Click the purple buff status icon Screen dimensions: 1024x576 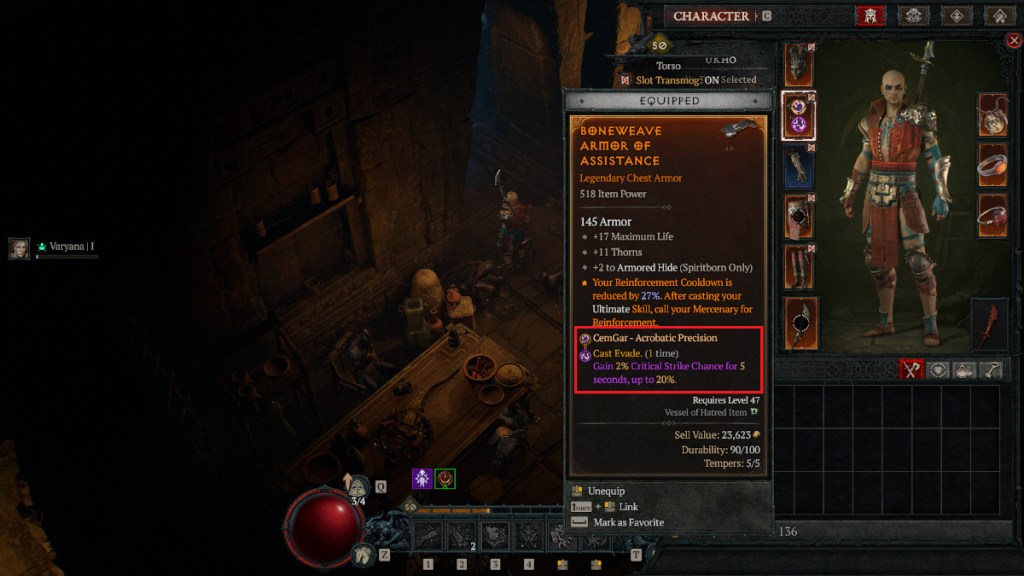pyautogui.click(x=422, y=479)
